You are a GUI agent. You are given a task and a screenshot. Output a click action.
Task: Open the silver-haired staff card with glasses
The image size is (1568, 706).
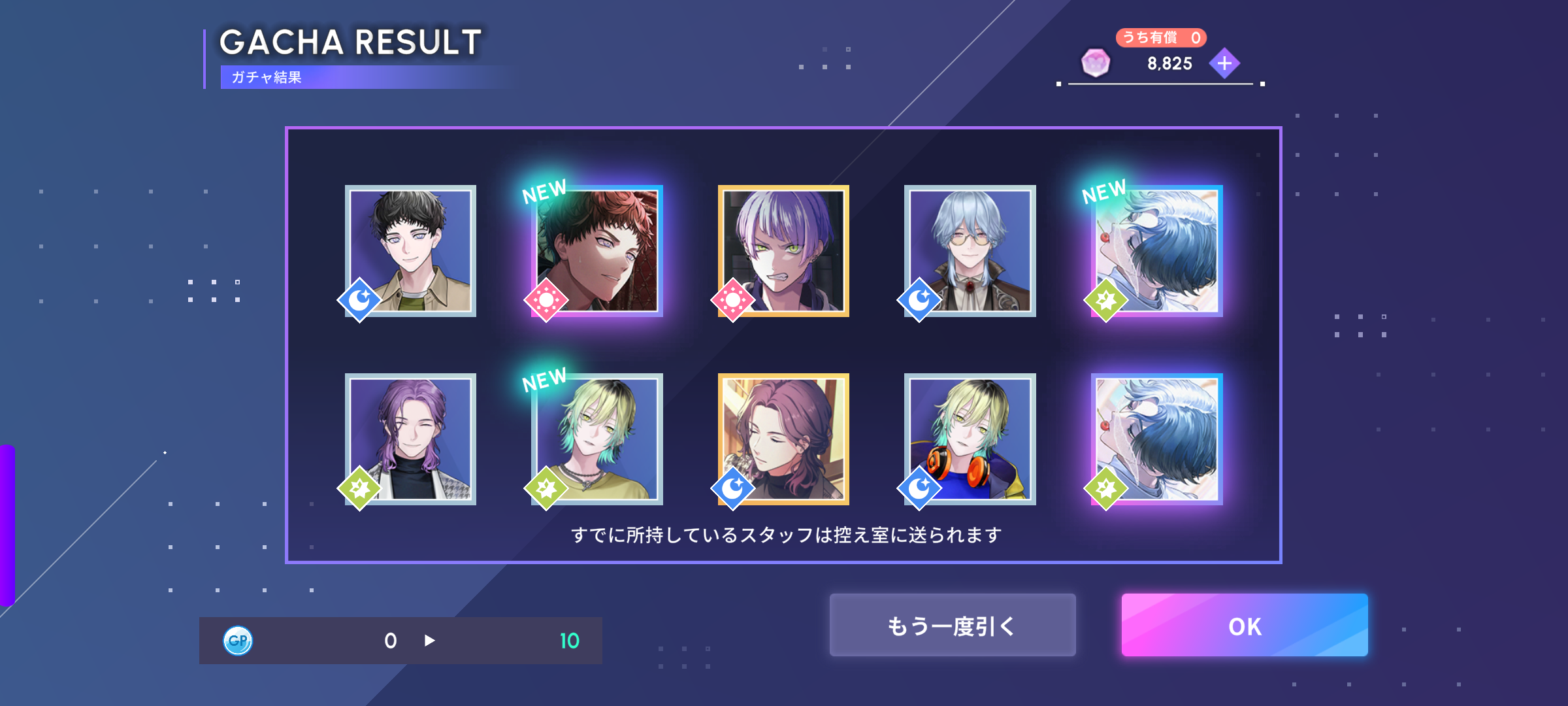pyautogui.click(x=970, y=251)
